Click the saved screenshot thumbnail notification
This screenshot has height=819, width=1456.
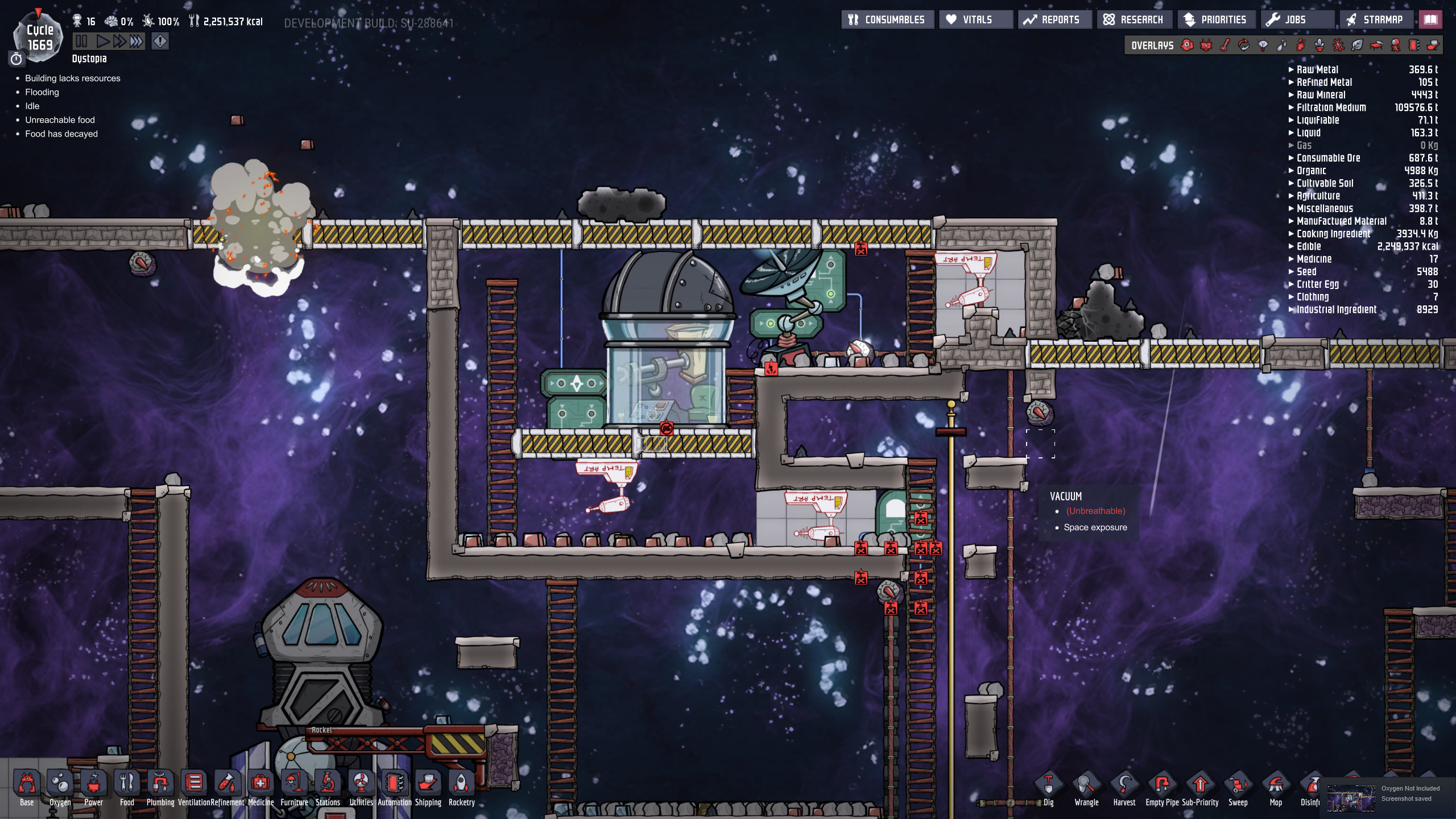pos(1351,798)
